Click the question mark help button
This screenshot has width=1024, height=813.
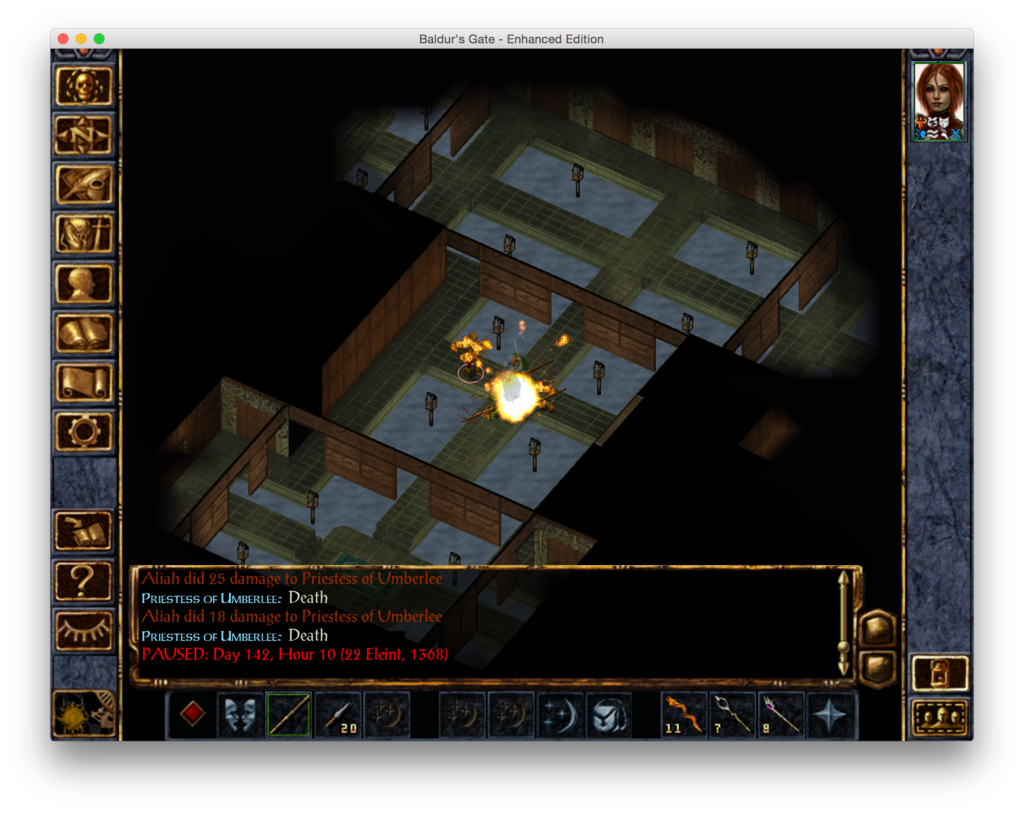point(84,580)
